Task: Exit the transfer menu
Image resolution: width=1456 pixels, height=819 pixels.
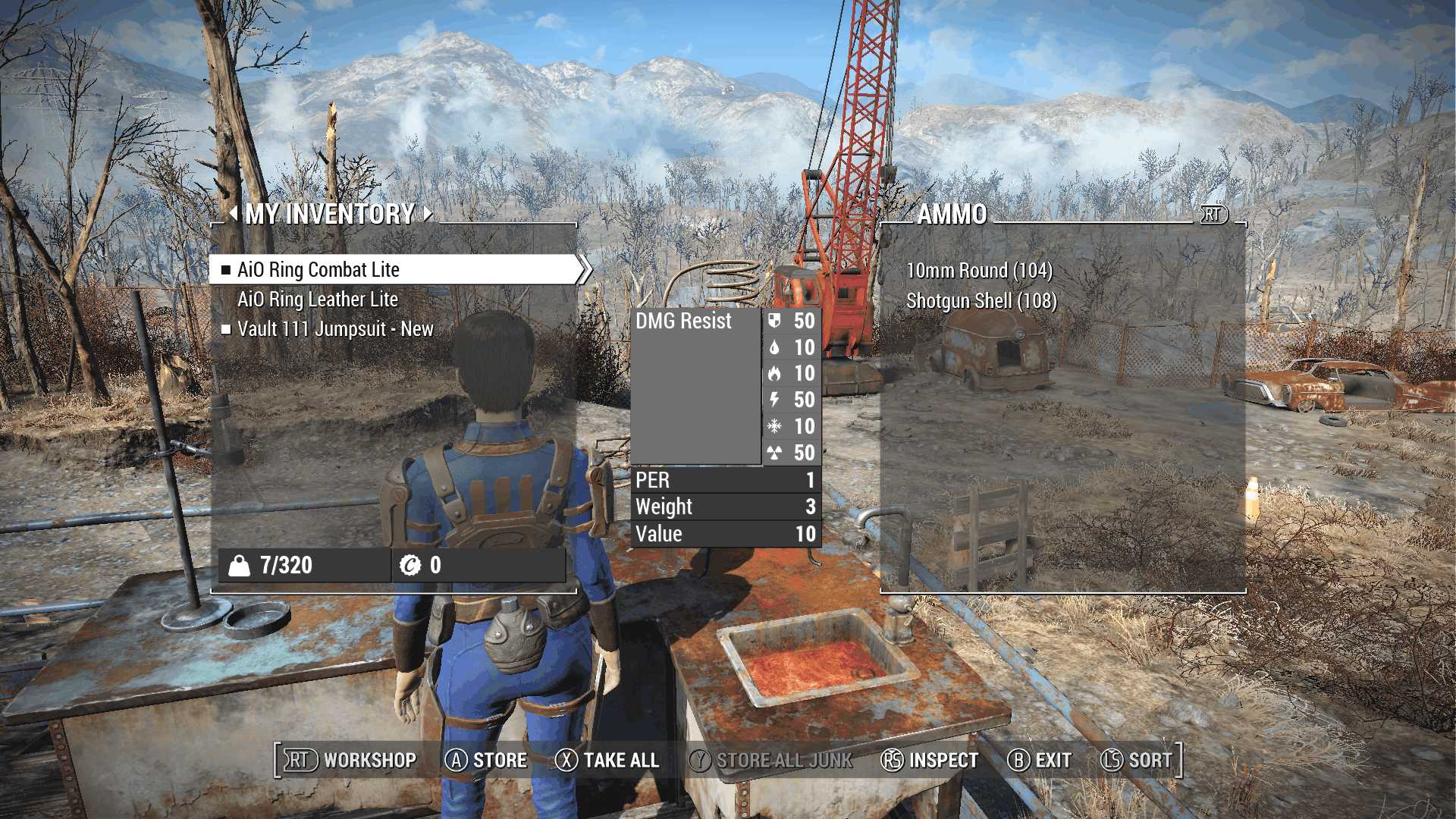Action: pyautogui.click(x=1040, y=760)
